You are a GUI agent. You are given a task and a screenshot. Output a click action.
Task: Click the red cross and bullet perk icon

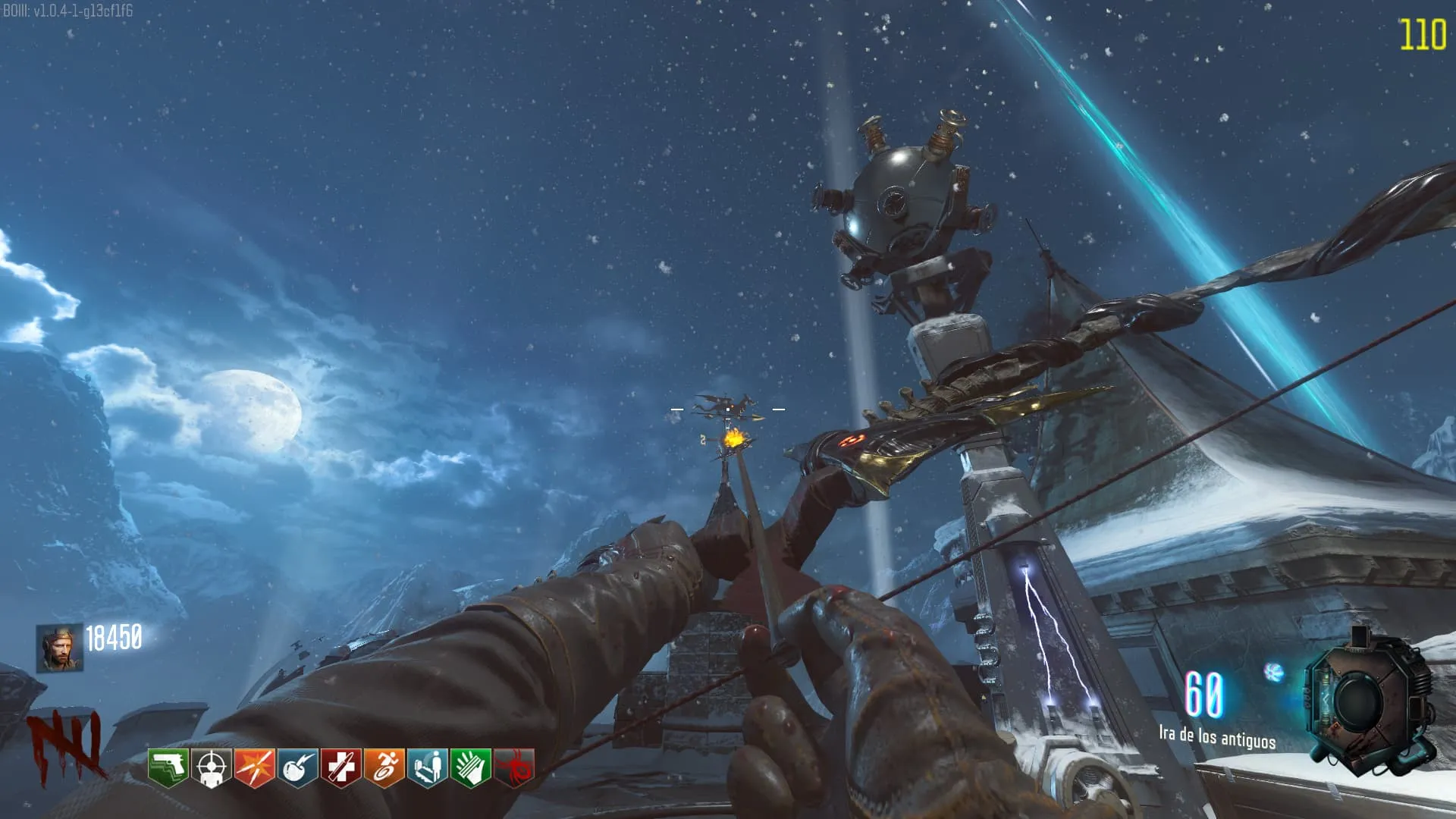(x=340, y=767)
